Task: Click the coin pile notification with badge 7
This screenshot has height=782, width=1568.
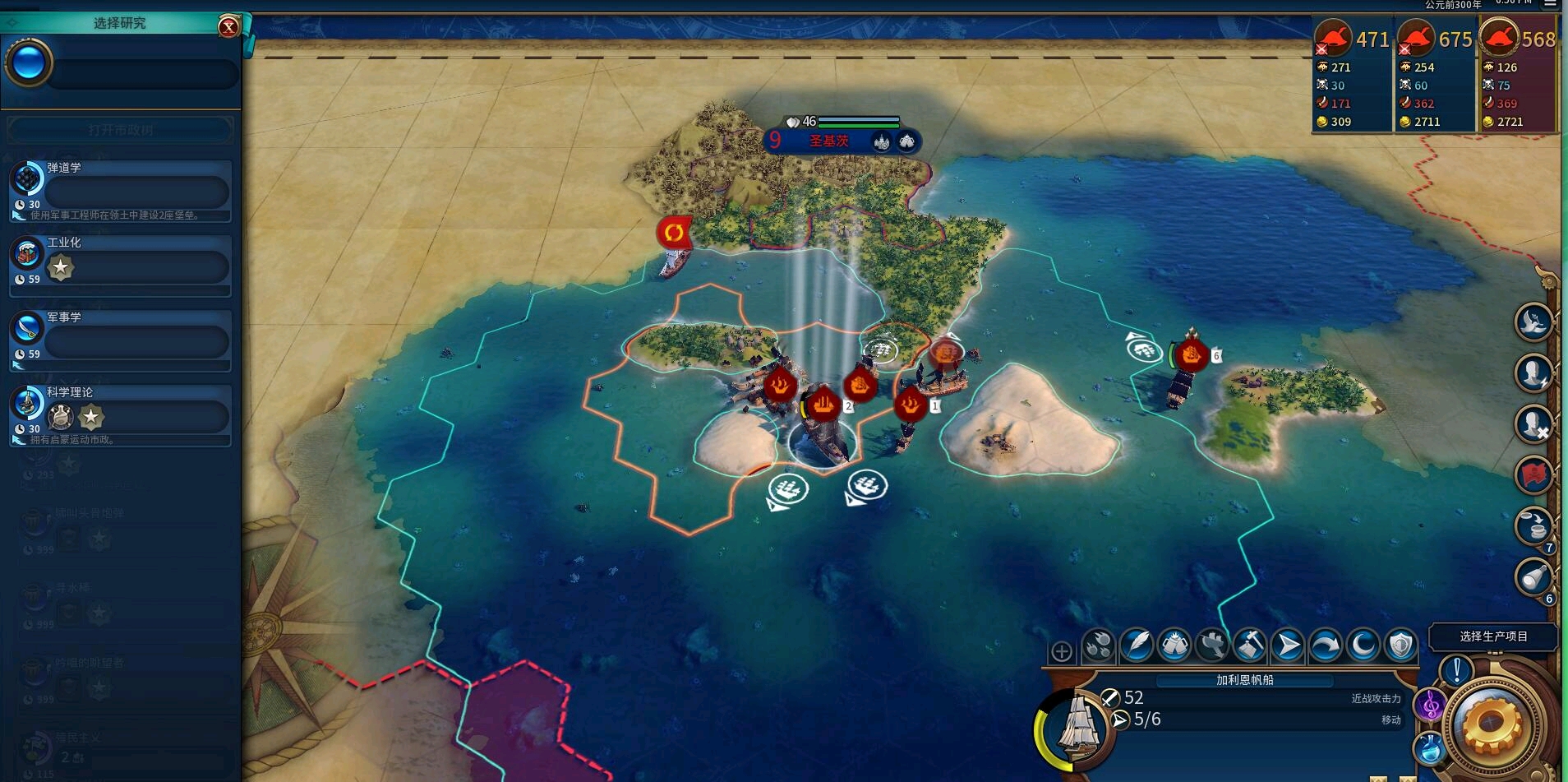Action: (1533, 526)
